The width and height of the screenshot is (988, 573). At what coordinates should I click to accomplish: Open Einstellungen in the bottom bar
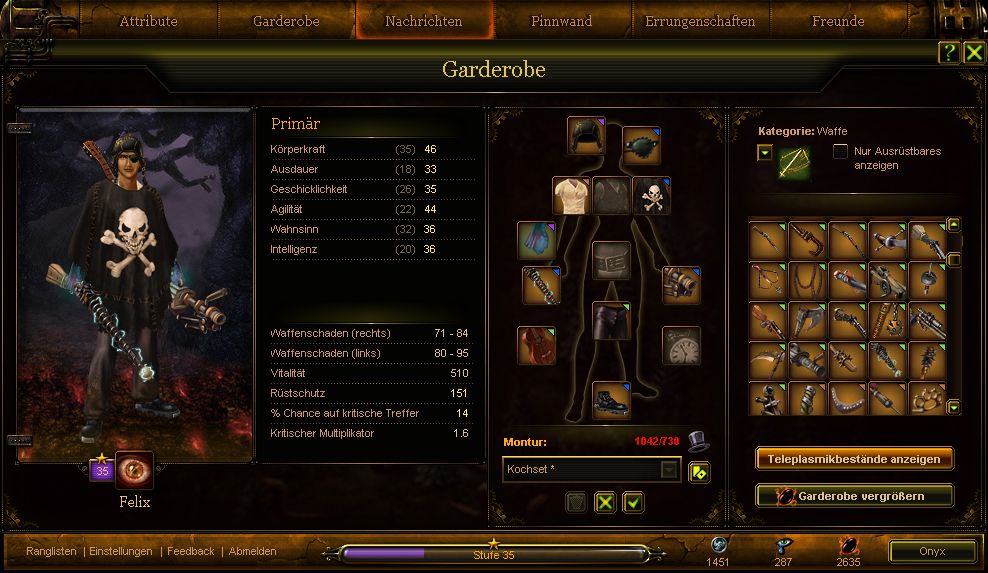coord(121,551)
